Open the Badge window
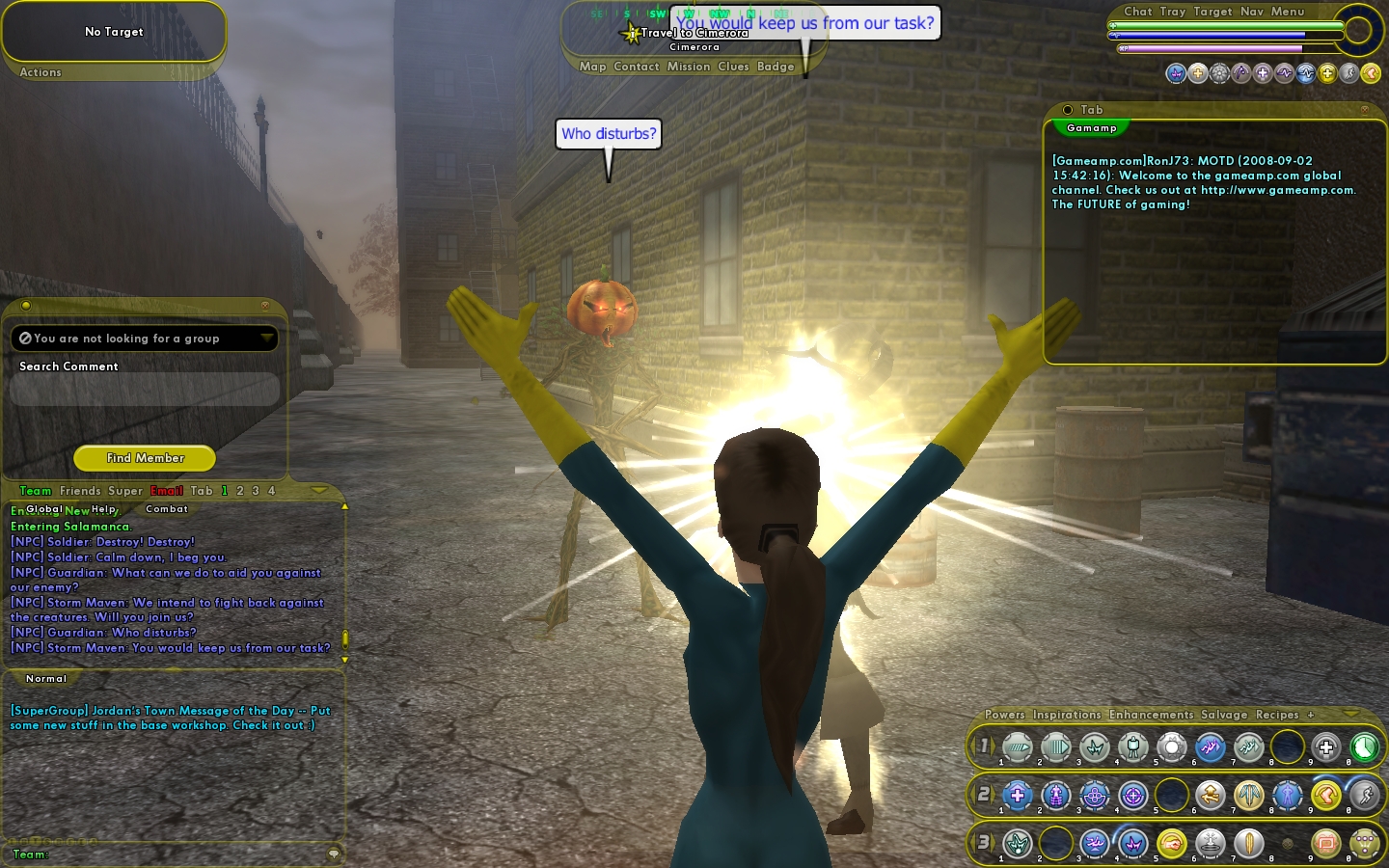This screenshot has height=868, width=1389. point(776,67)
